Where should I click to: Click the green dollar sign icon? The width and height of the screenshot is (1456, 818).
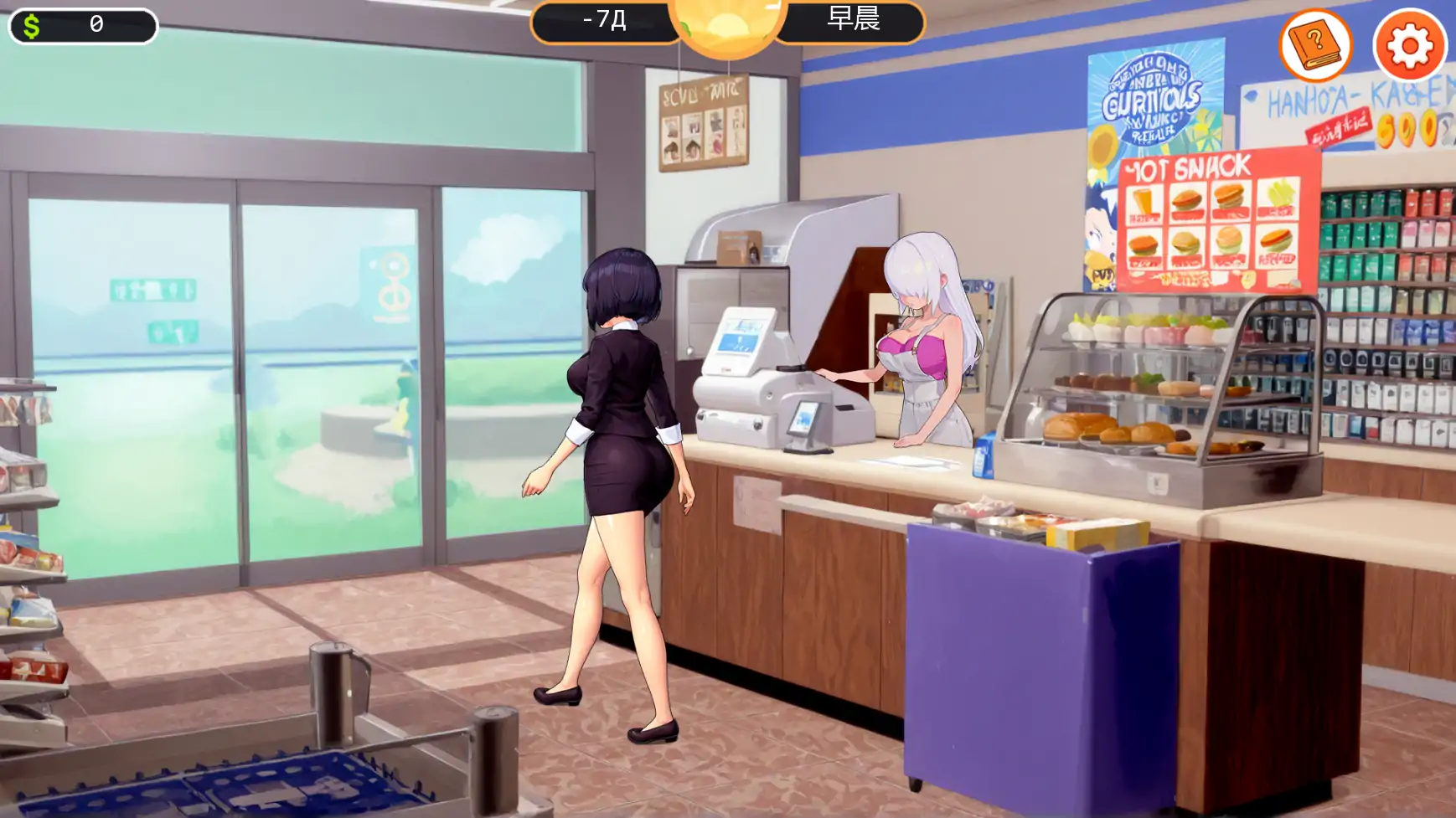[x=32, y=24]
